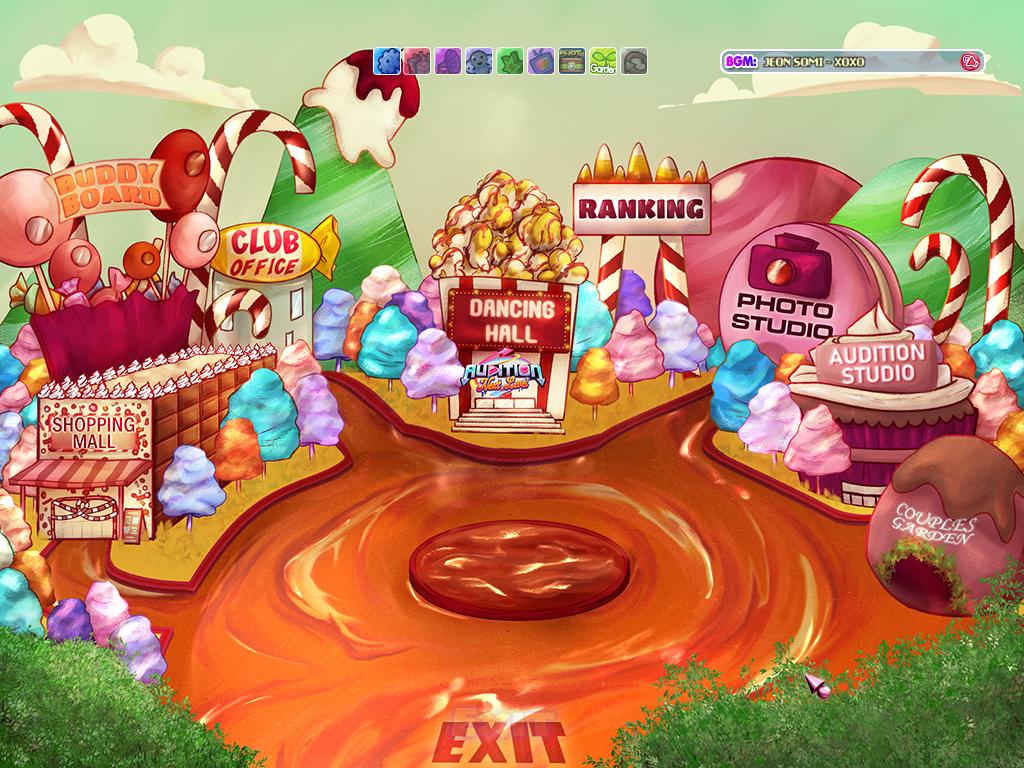Select the purple egg icon
The width and height of the screenshot is (1024, 768).
tap(449, 62)
